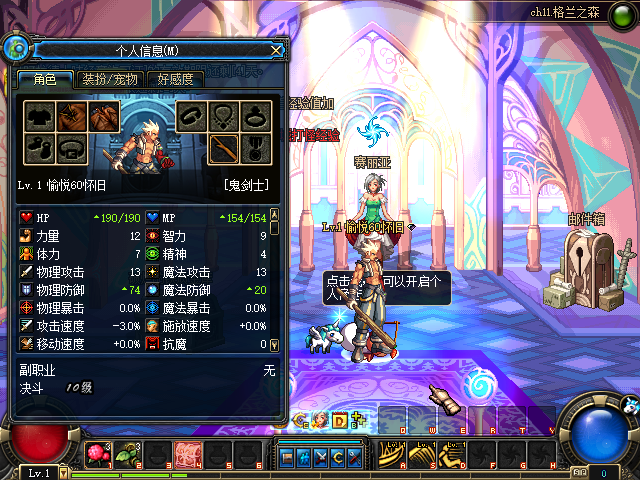640x480 pixels.
Task: Choose the empty necklace equipment slot
Action: 224,116
